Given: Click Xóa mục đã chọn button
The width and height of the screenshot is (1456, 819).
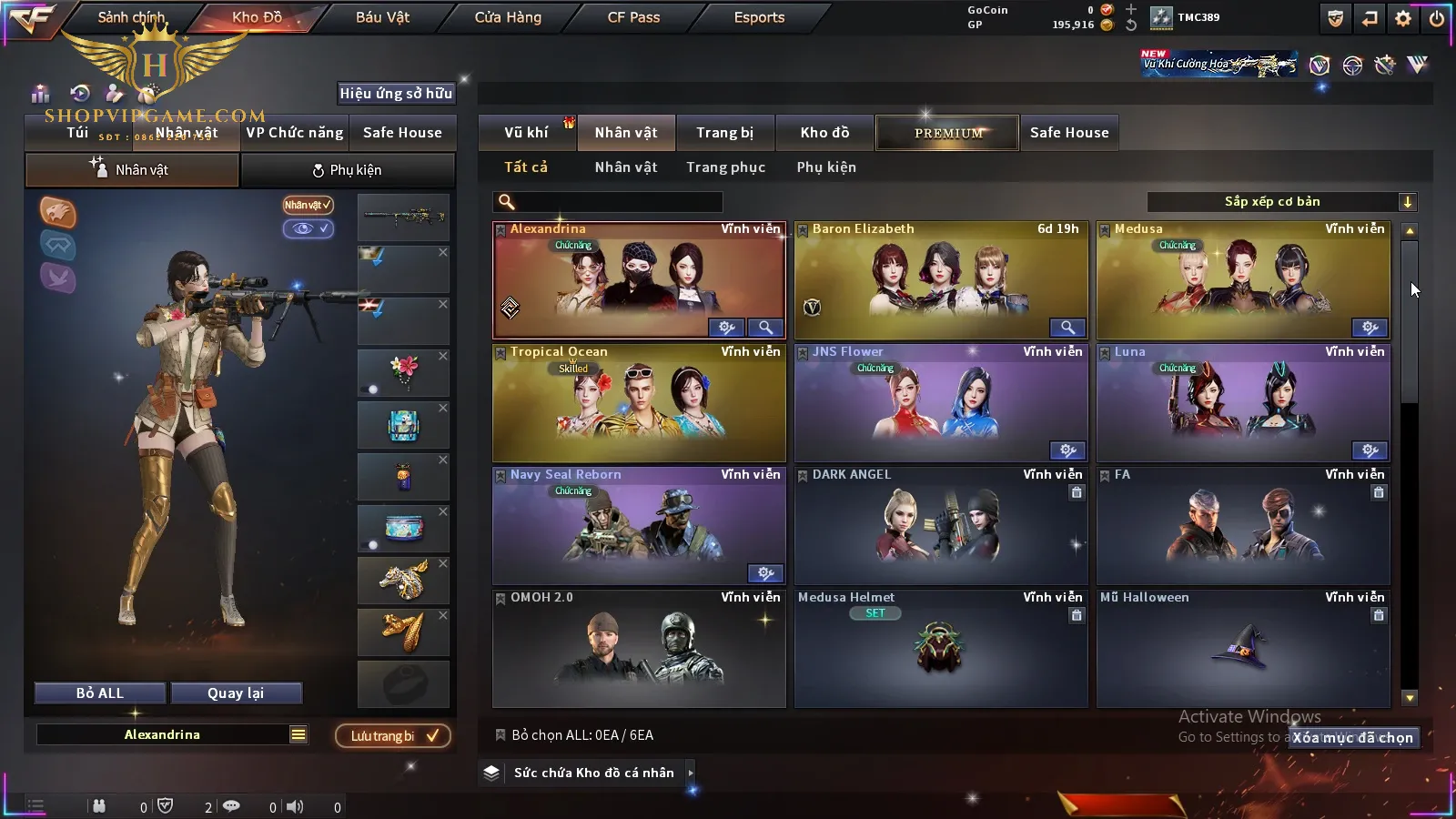Looking at the screenshot, I should [1353, 738].
